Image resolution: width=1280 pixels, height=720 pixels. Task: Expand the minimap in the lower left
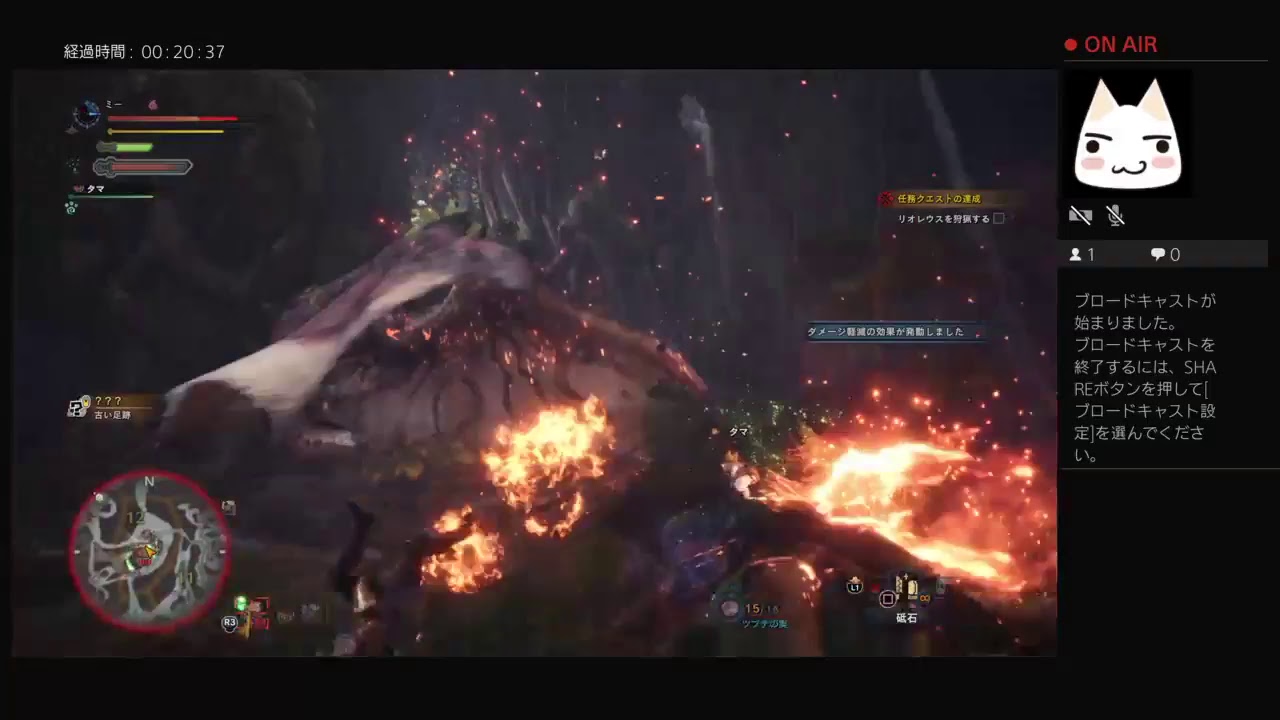coord(150,550)
